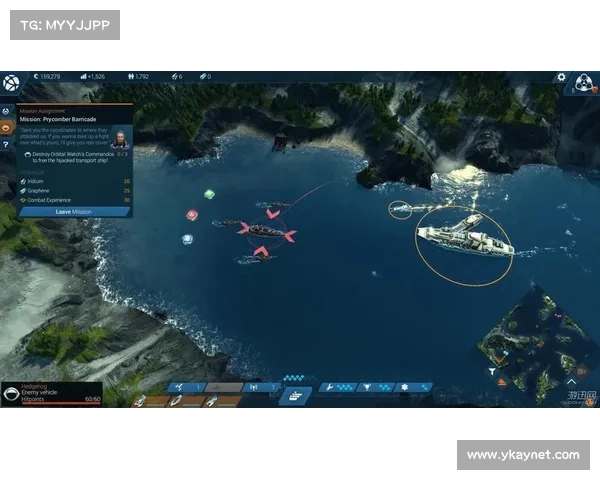Viewport: 600px width, 480px height.
Task: Expand the minimap with the up-arrow
Action: click(x=571, y=381)
